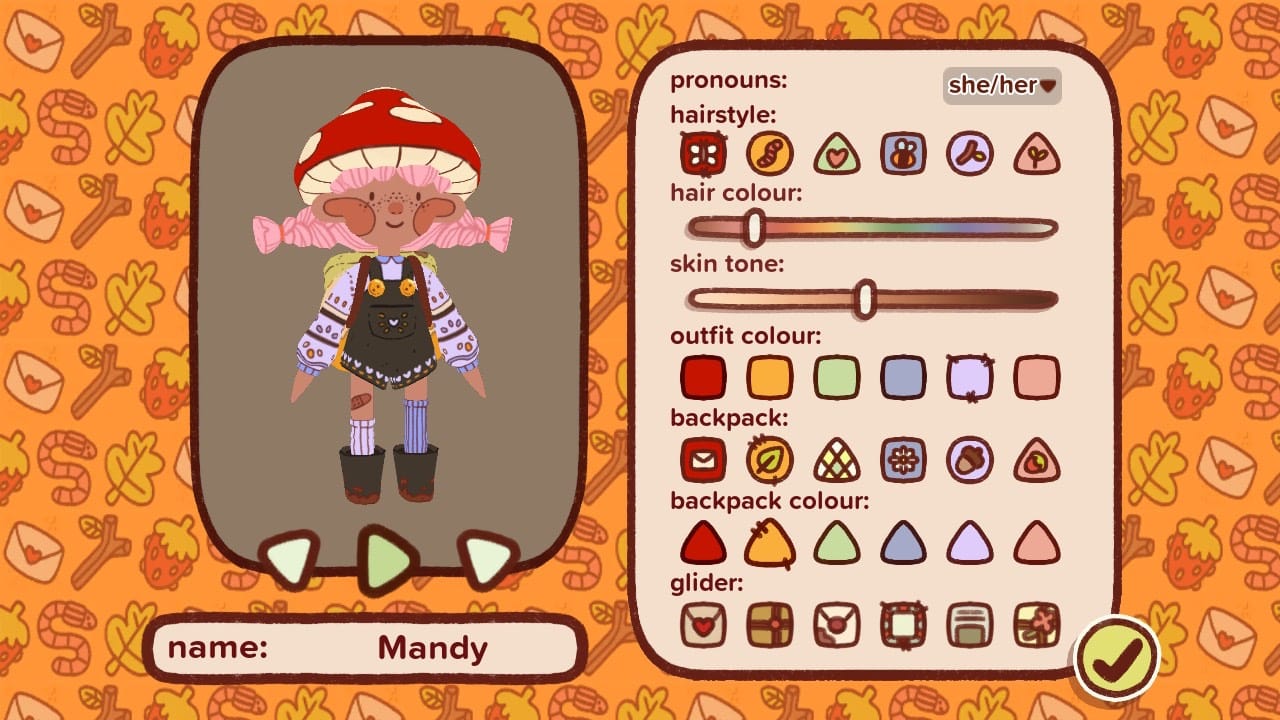Rotate character with the left arrow
Screen dimensions: 1280x720
click(289, 559)
